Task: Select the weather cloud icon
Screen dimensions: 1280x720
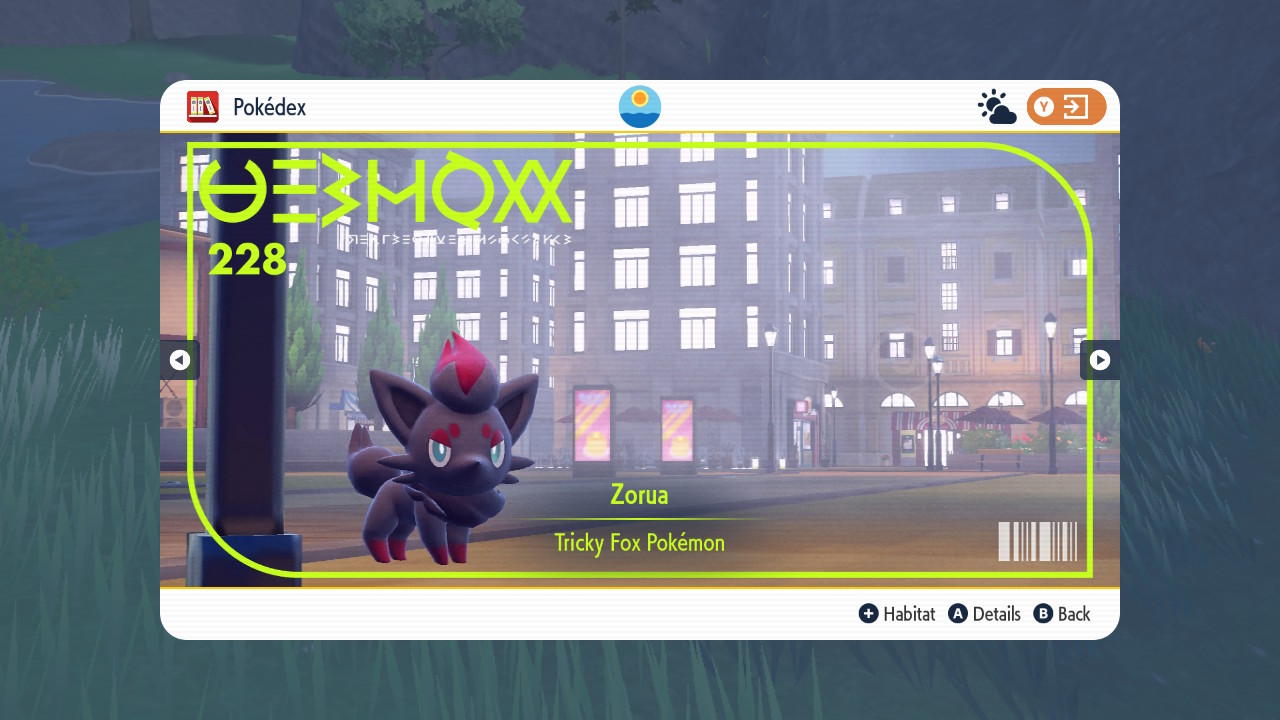Action: click(997, 106)
